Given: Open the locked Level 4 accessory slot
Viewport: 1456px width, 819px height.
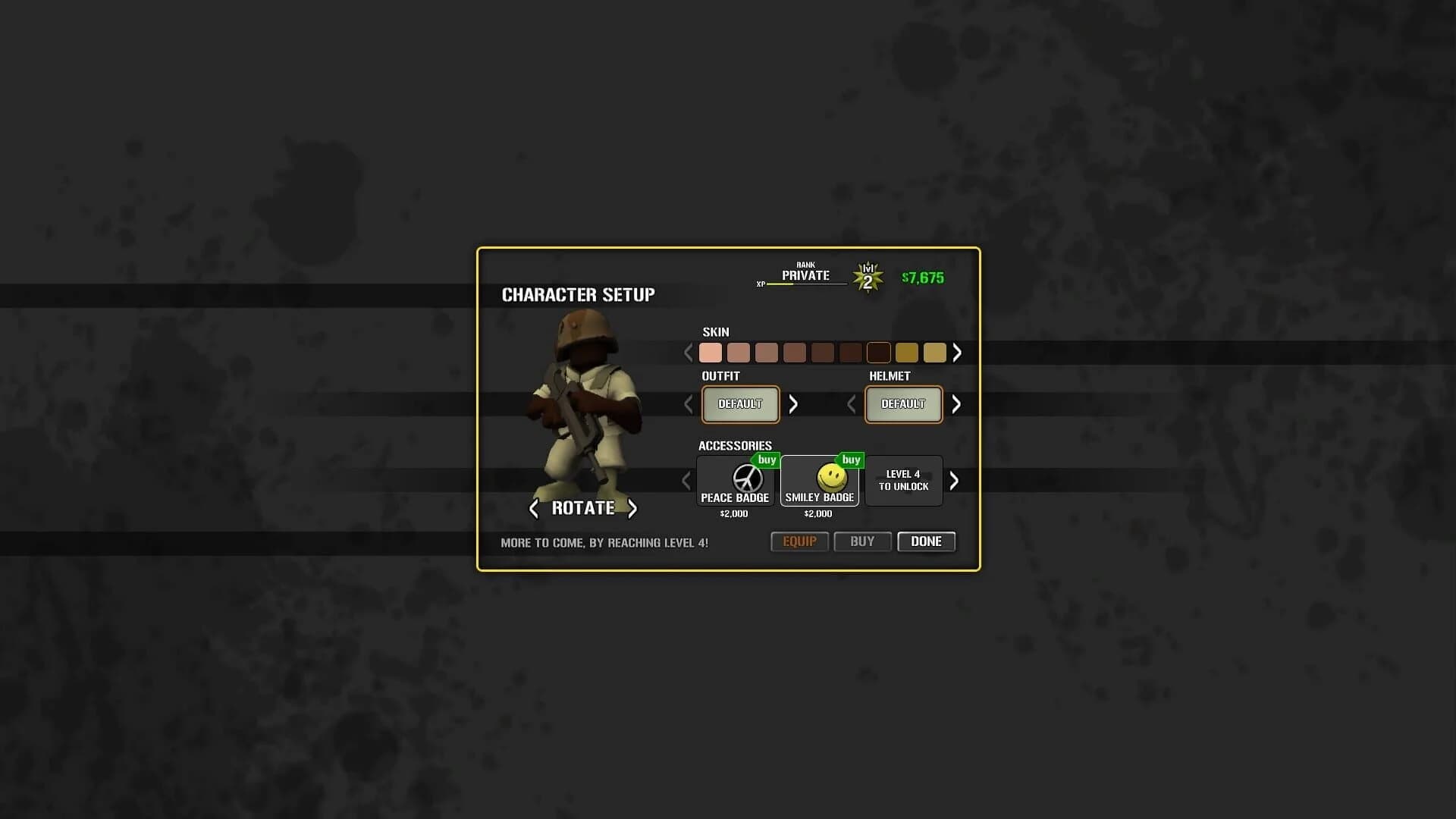Looking at the screenshot, I should tap(903, 481).
